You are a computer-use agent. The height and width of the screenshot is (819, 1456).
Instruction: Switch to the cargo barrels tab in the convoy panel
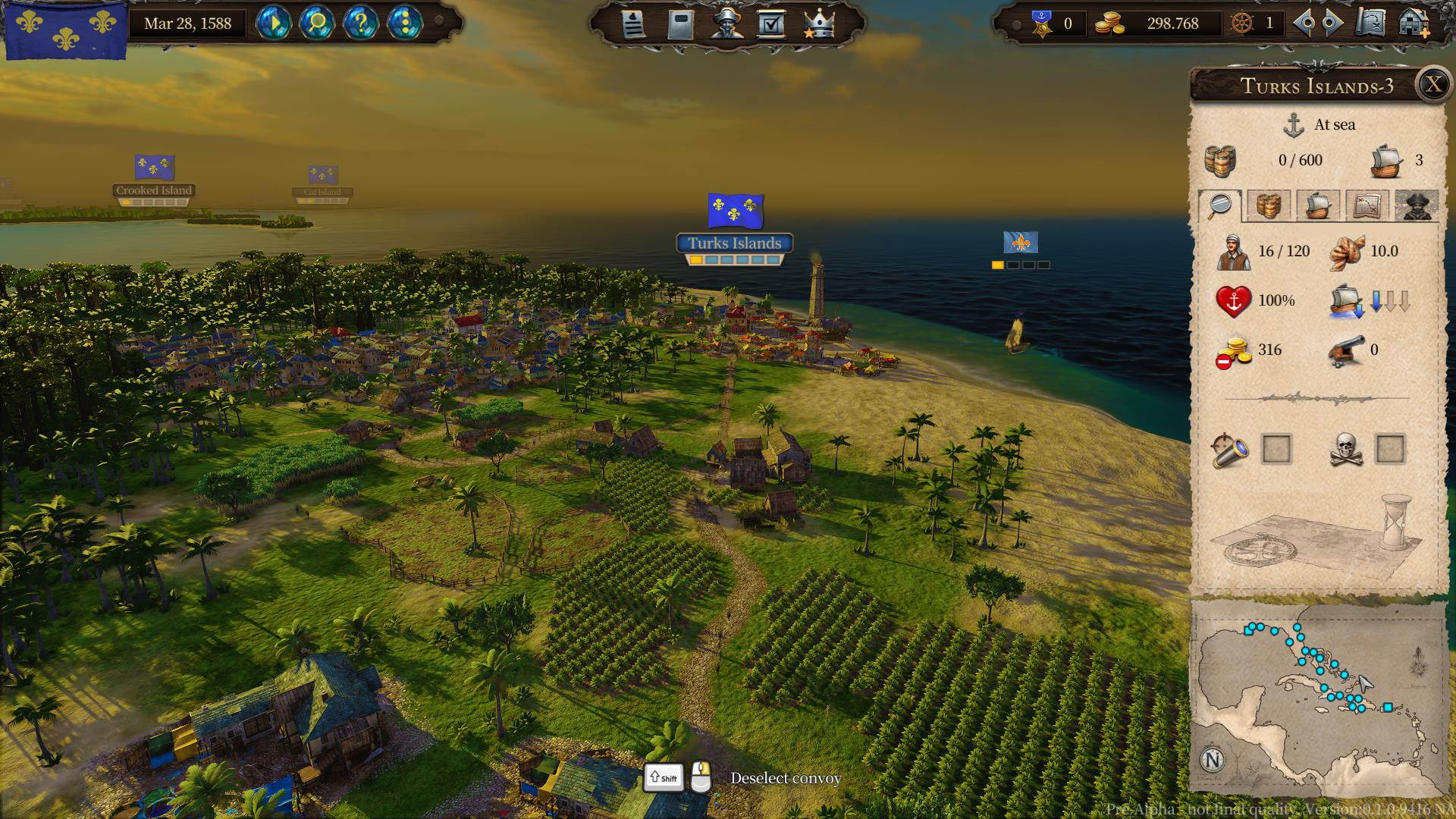(1269, 206)
